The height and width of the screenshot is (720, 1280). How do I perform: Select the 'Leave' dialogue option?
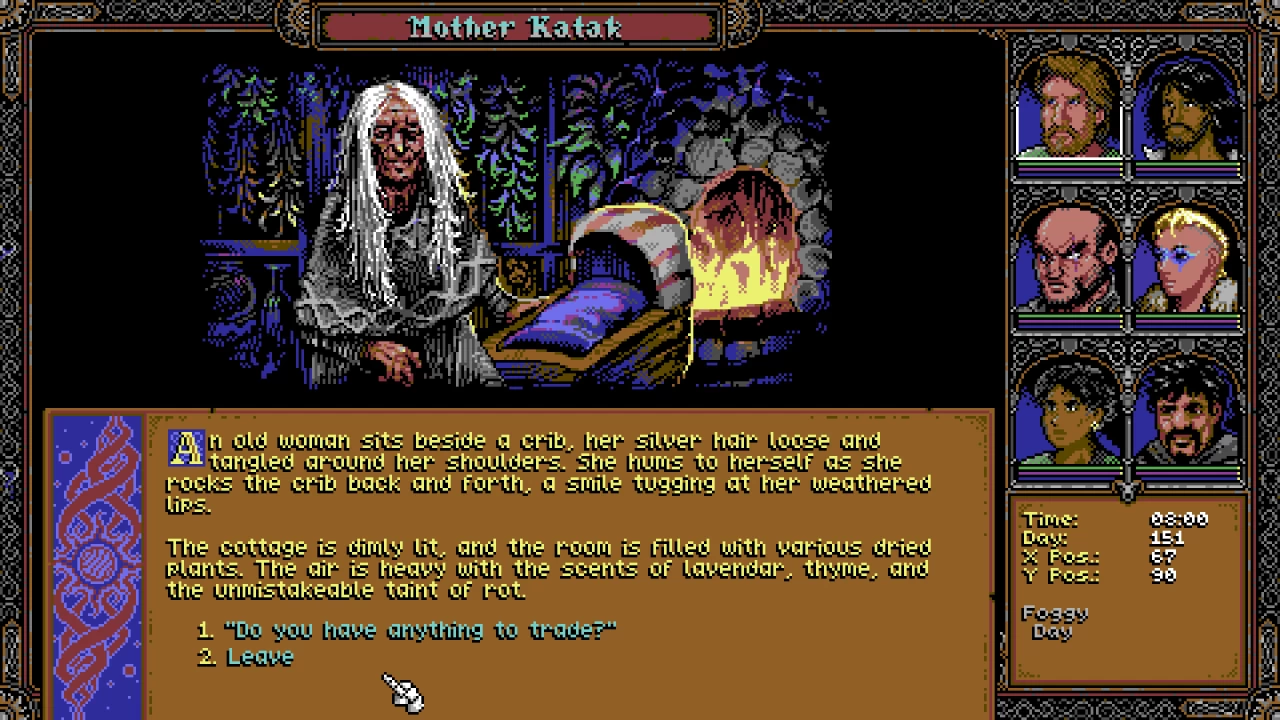[258, 656]
